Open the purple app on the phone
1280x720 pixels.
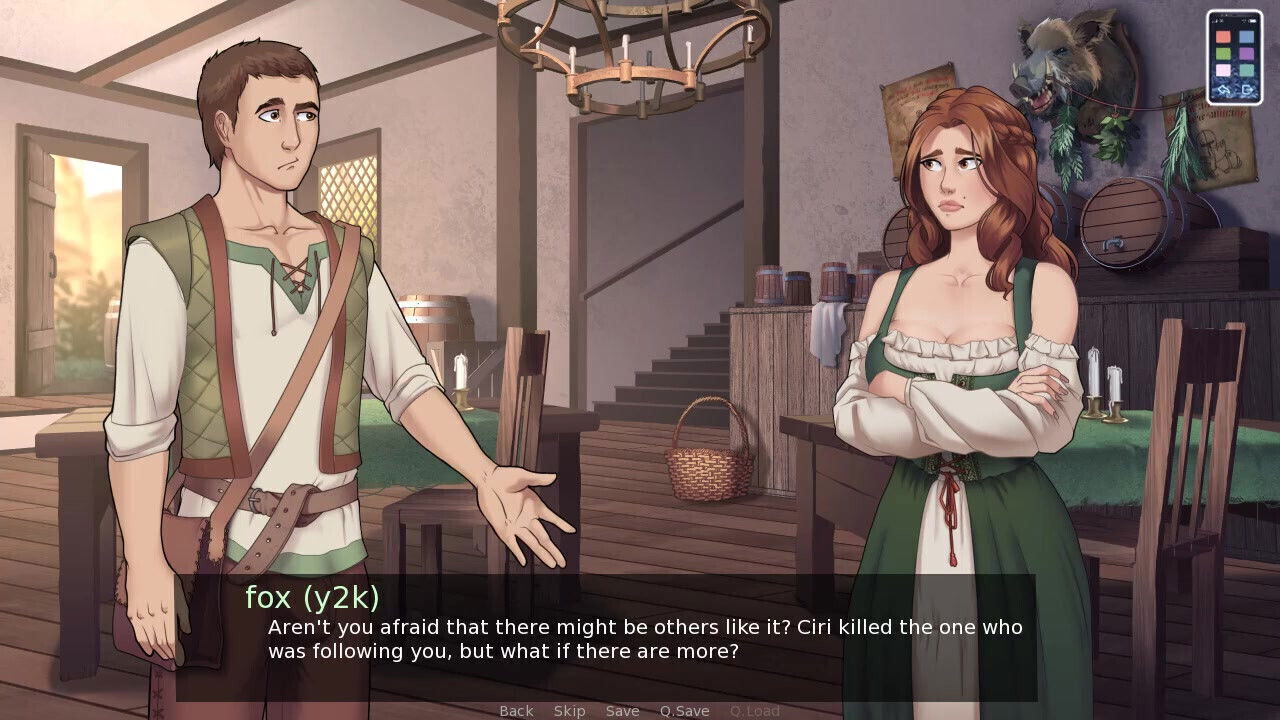click(1247, 53)
